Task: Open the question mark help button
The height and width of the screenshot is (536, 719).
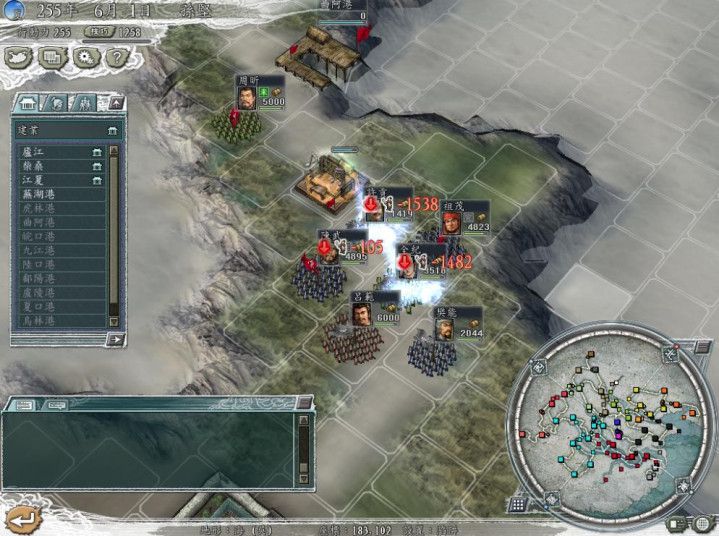Action: (117, 58)
